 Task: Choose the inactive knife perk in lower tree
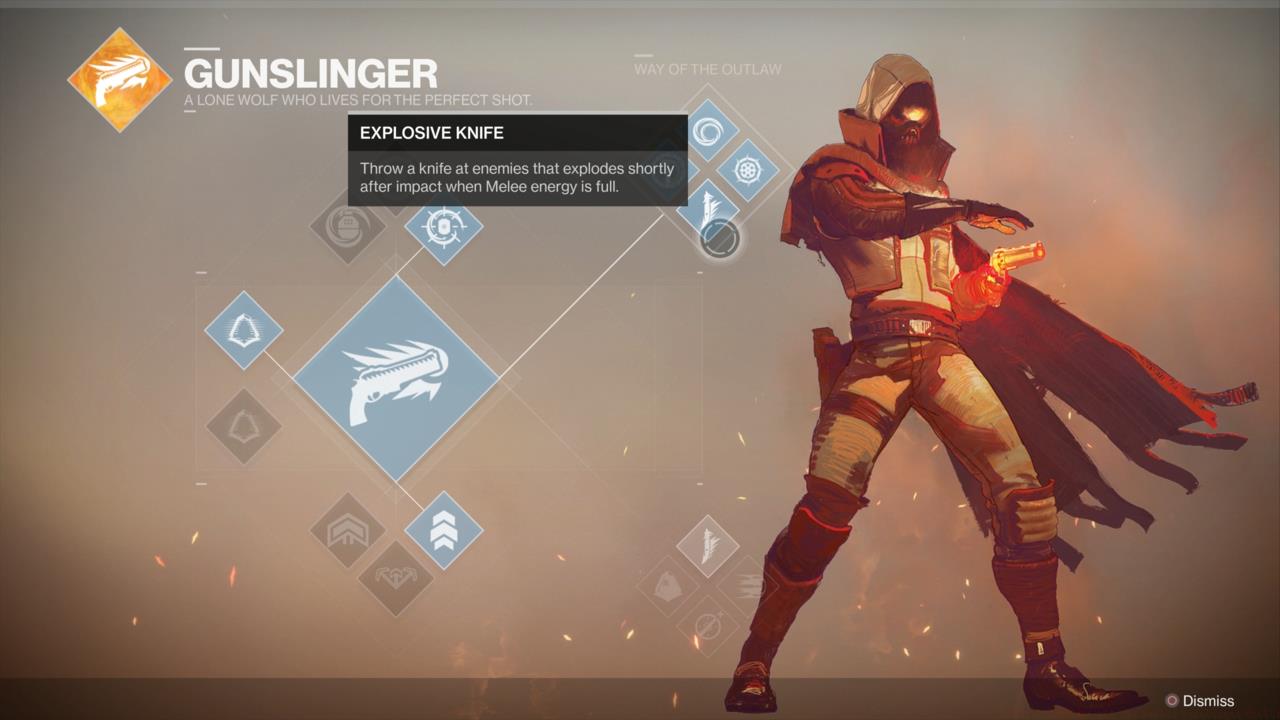708,546
